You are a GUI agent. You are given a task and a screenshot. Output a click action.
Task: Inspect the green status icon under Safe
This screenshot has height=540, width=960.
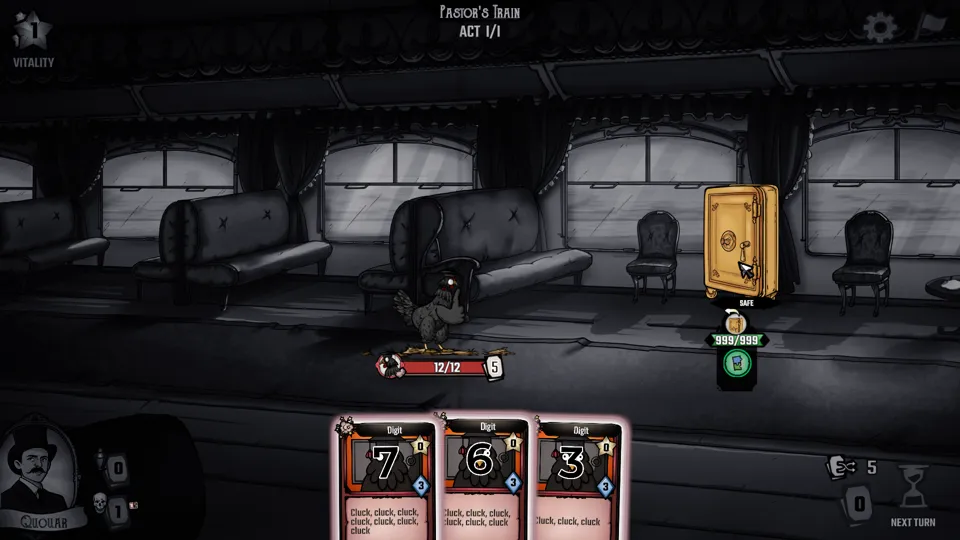click(x=737, y=363)
